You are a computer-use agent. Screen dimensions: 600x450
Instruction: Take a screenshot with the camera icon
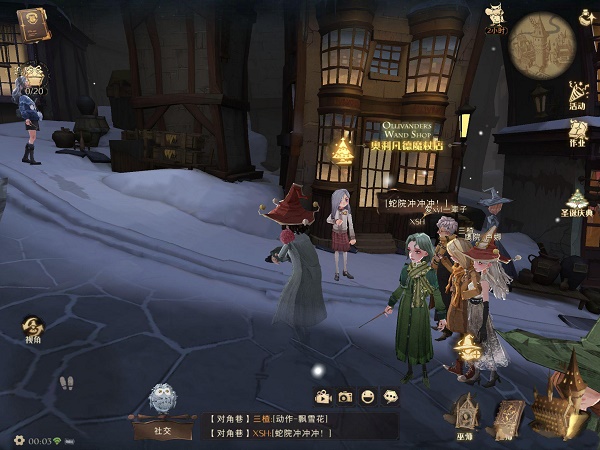[x=345, y=397]
